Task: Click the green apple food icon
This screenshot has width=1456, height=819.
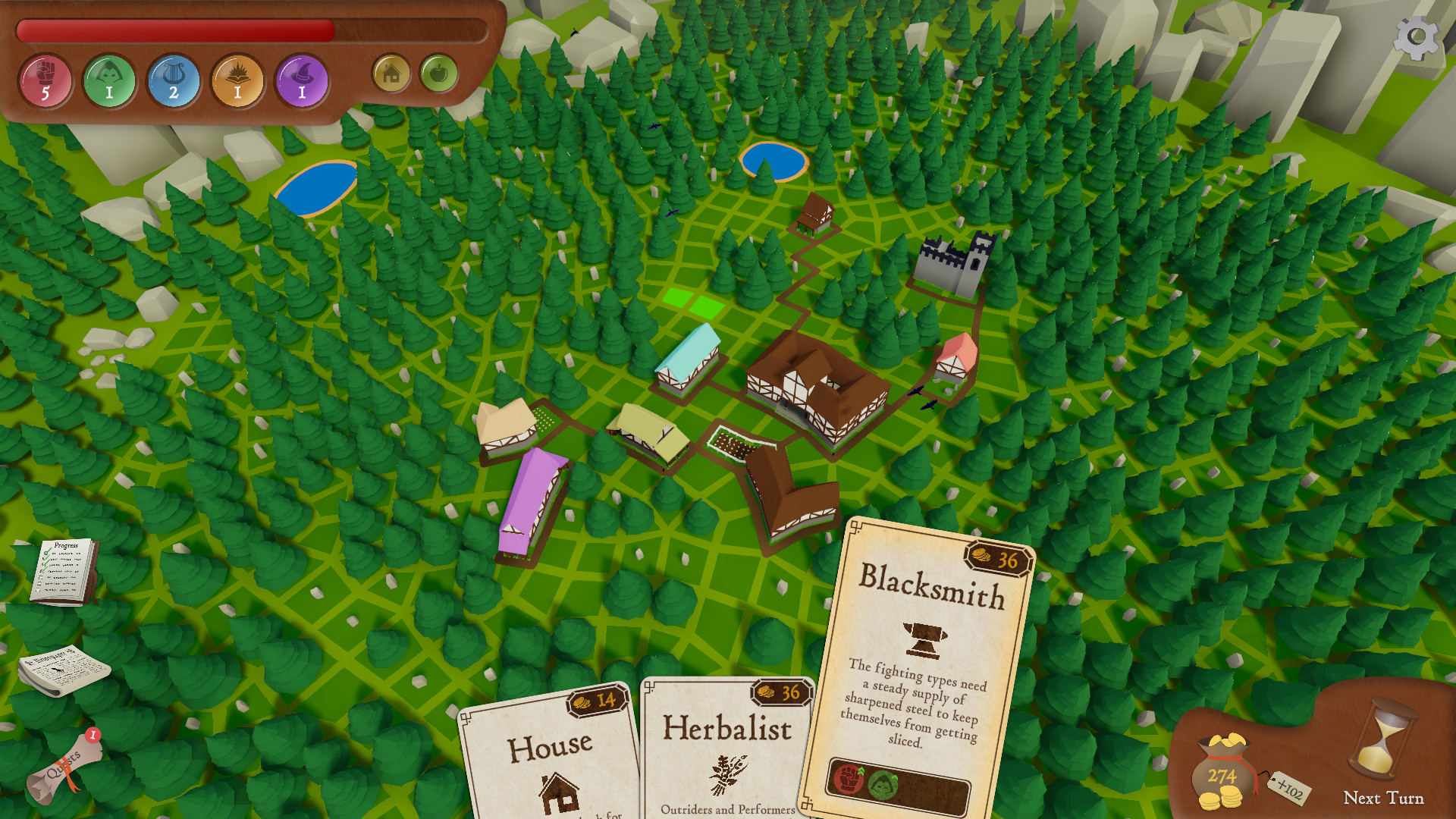Action: 438,74
